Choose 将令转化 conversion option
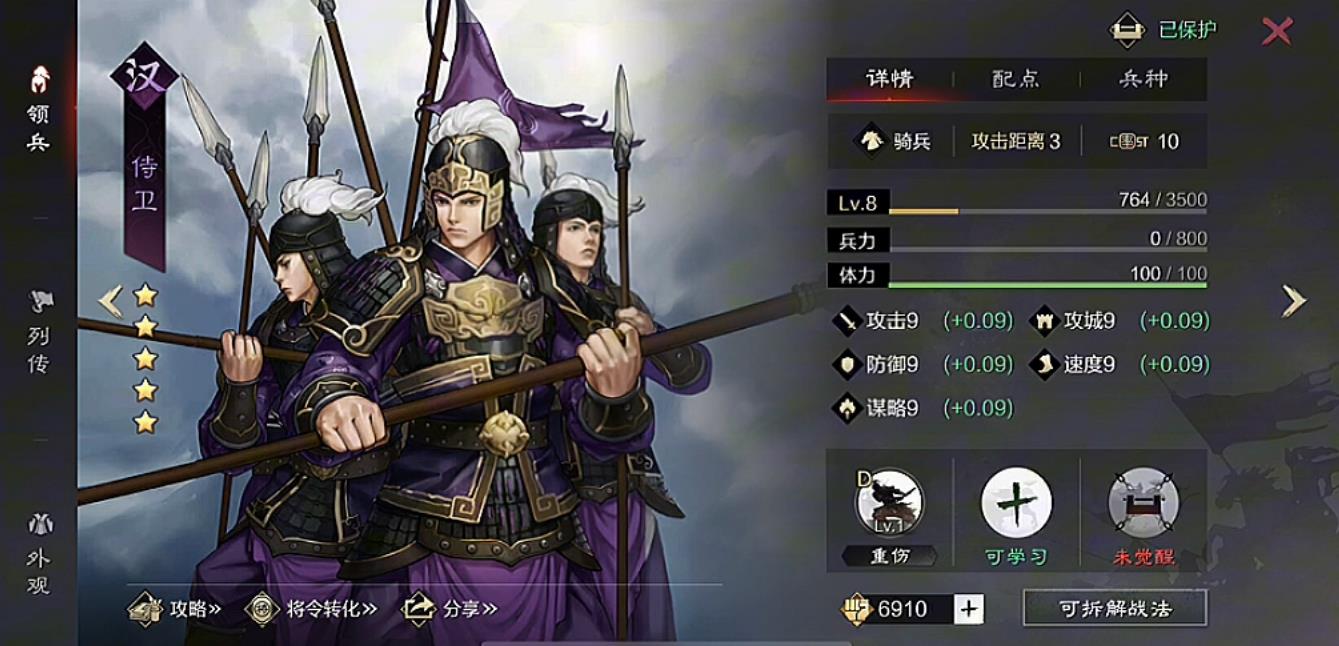Viewport: 1339px width, 646px height. point(312,608)
